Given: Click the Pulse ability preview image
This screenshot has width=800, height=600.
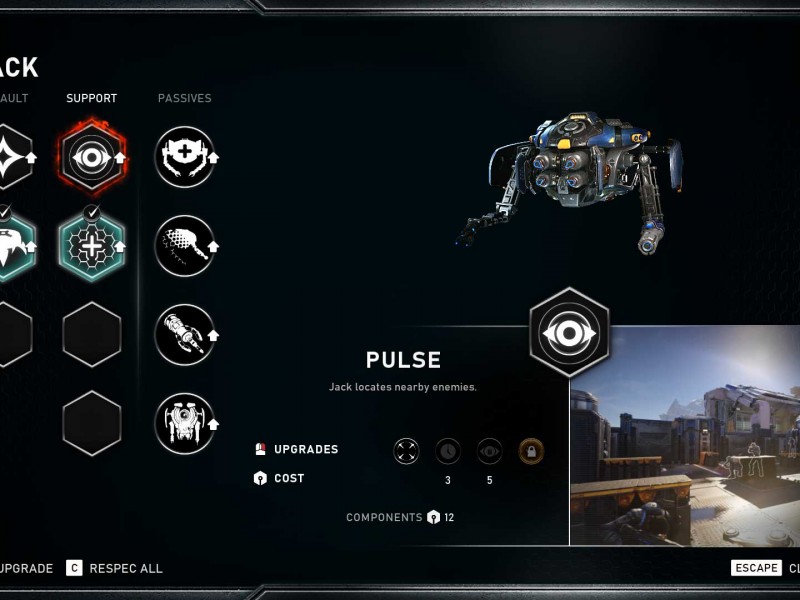Looking at the screenshot, I should click(x=685, y=435).
